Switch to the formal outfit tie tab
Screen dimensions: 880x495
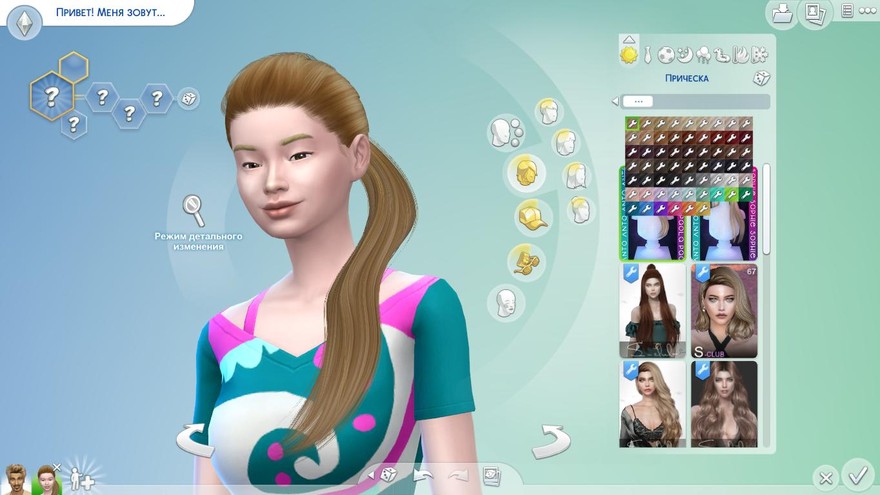tap(647, 54)
